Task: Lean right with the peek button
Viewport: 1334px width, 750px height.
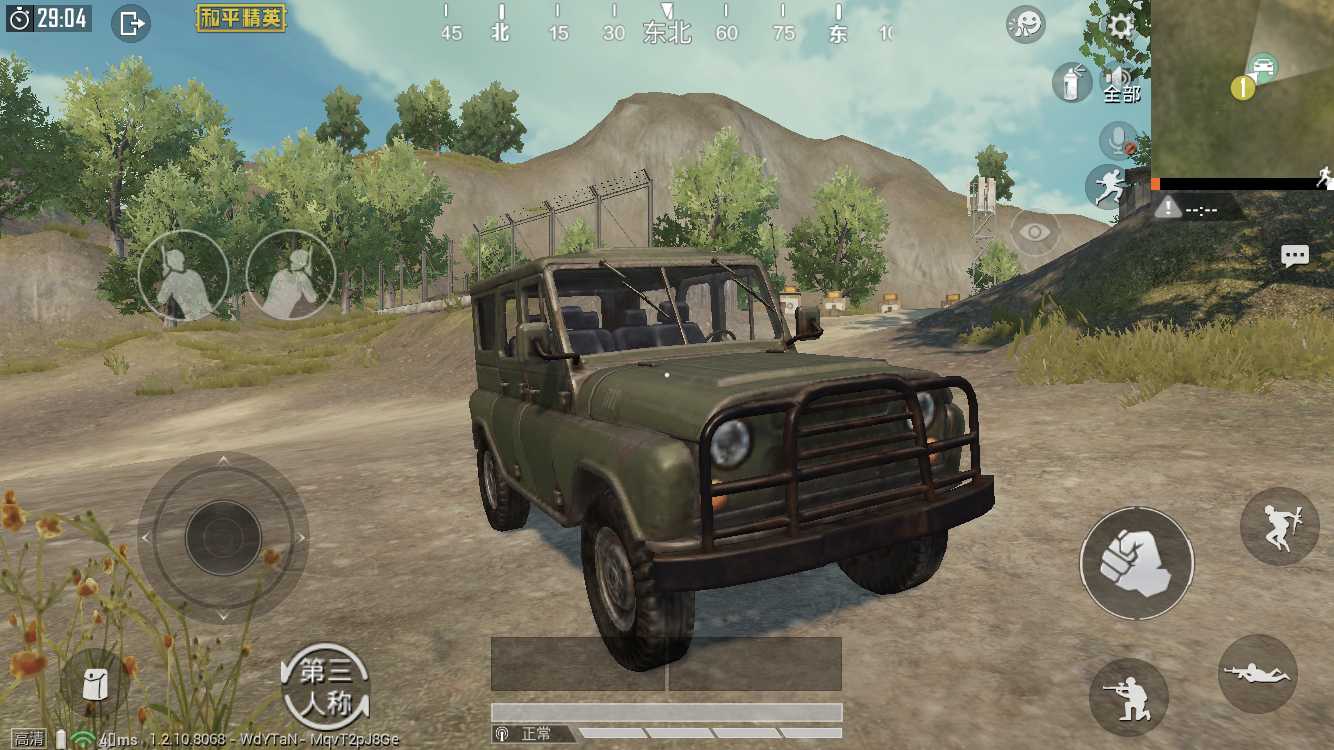Action: (291, 275)
